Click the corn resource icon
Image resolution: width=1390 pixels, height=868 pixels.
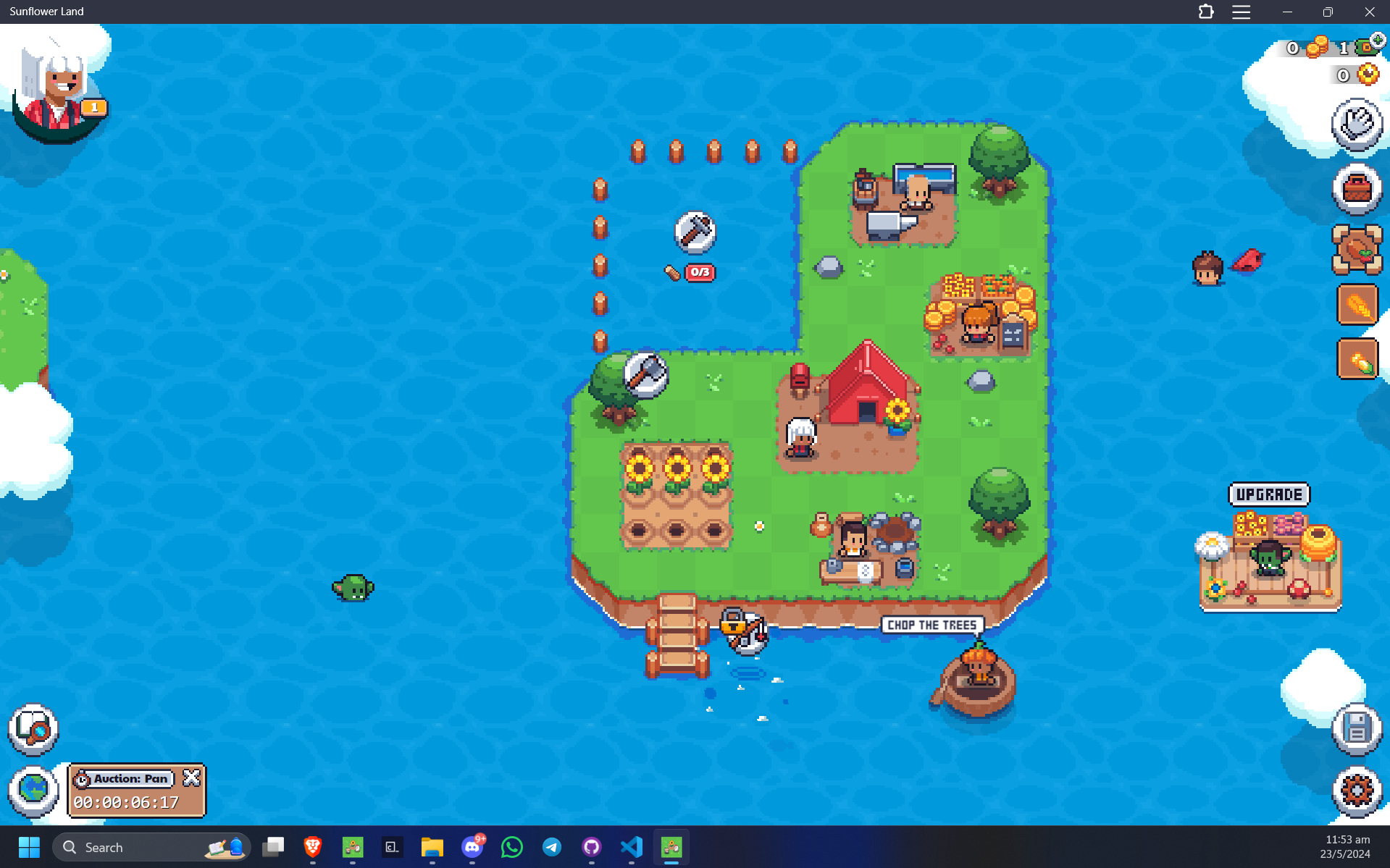point(1357,358)
